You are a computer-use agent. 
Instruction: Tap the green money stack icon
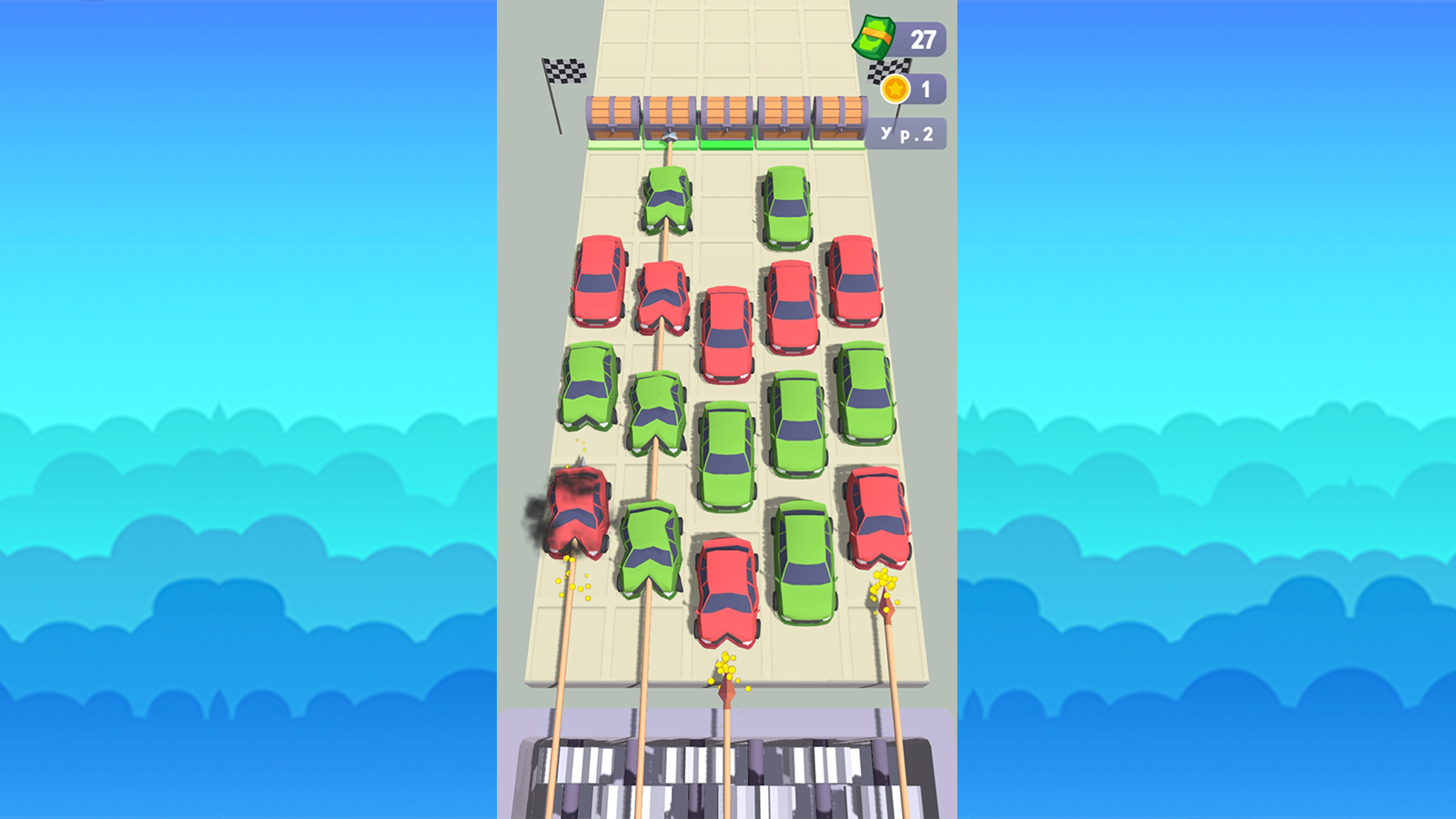[876, 36]
